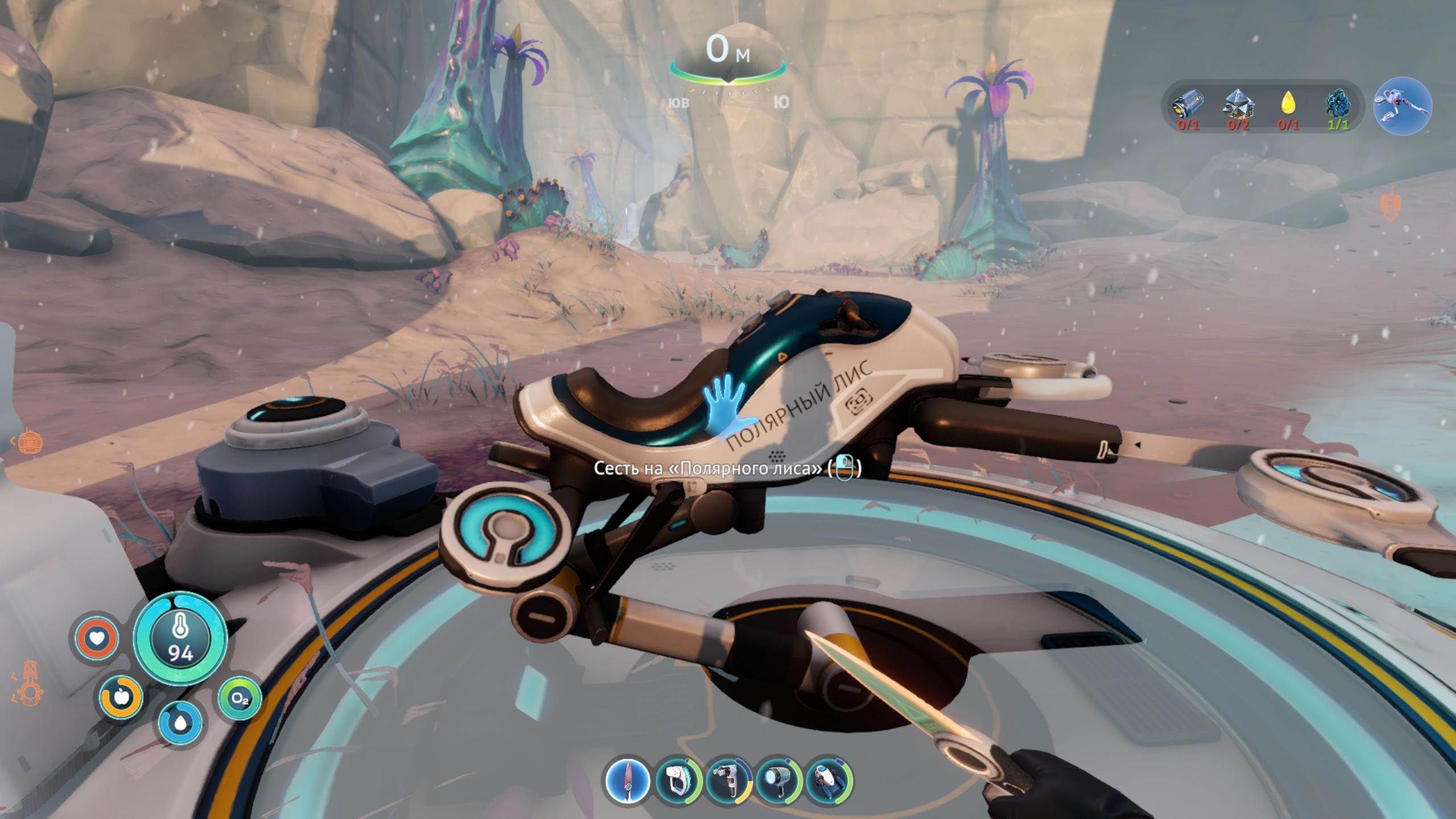The width and height of the screenshot is (1456, 819).
Task: Click the yellow lubricant drop ingredient
Action: (1288, 104)
